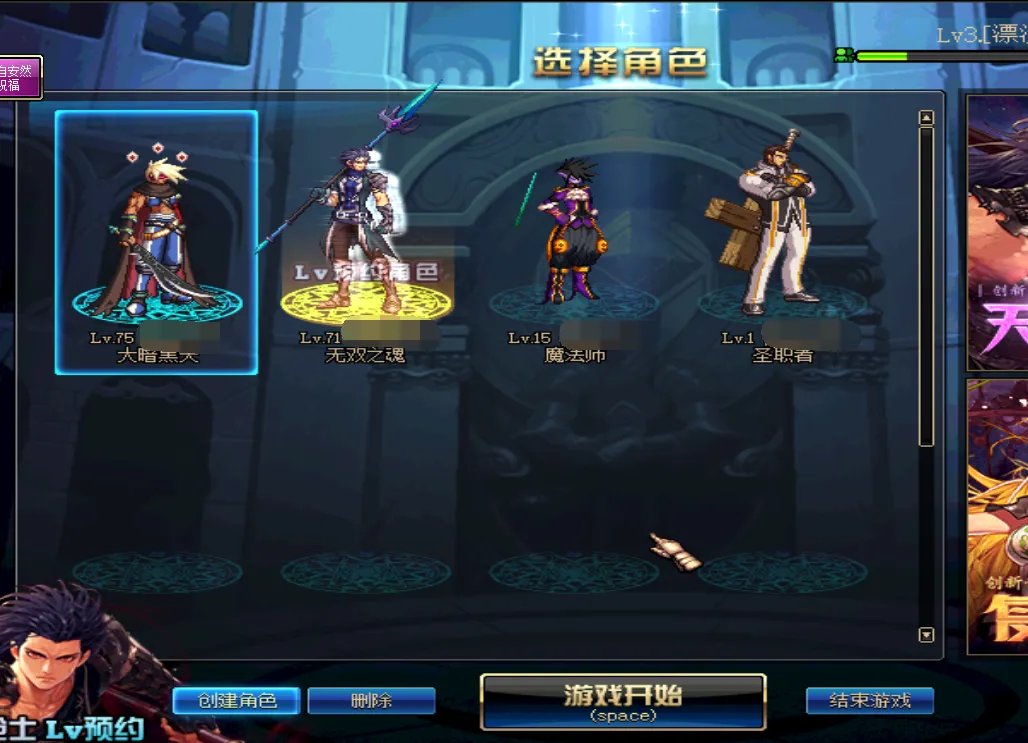Open the lower orange promotional banner
The width and height of the screenshot is (1028, 743).
[997, 515]
